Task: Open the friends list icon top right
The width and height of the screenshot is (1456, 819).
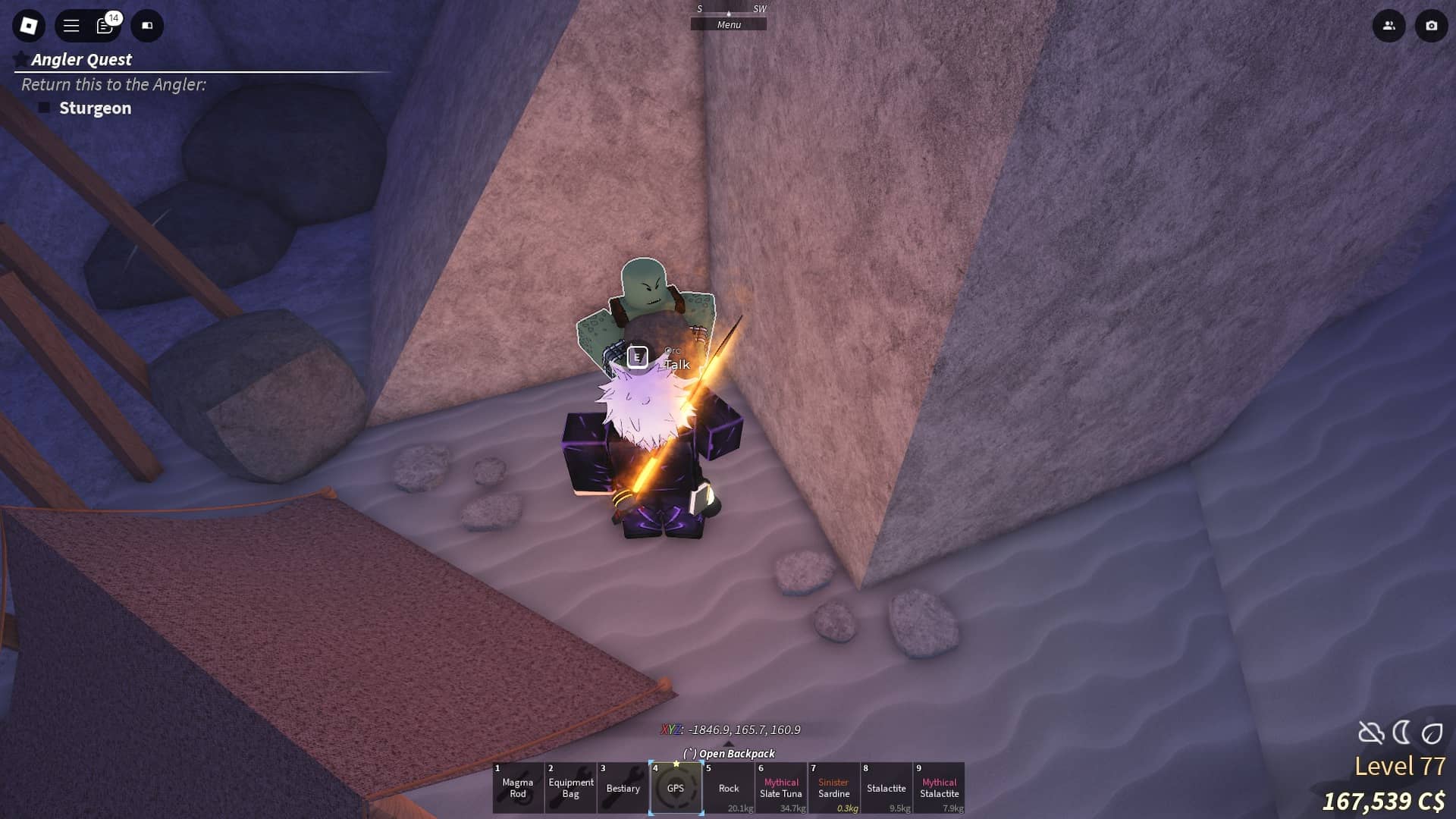Action: click(1389, 26)
